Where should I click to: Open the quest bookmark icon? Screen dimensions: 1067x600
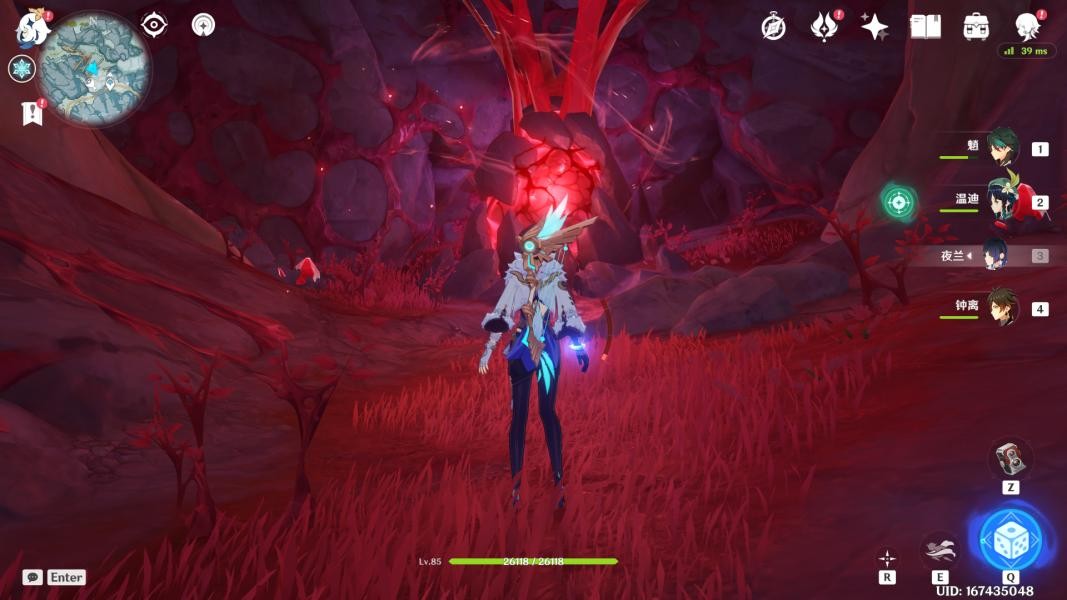click(32, 114)
